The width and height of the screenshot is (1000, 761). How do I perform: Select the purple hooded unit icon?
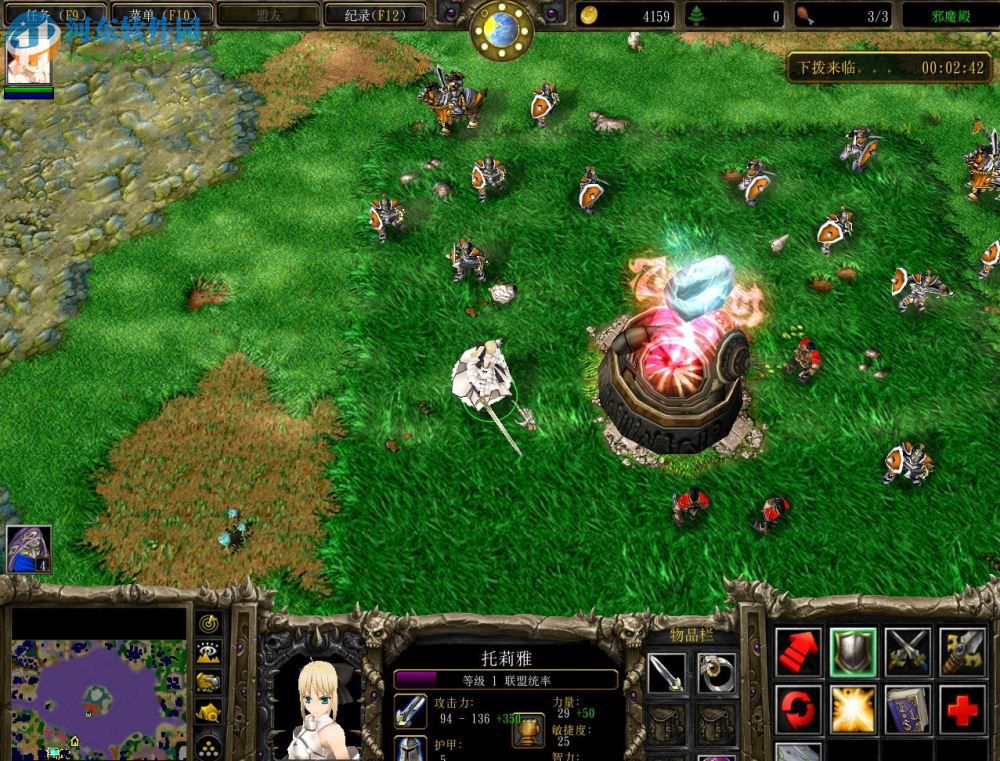28,548
